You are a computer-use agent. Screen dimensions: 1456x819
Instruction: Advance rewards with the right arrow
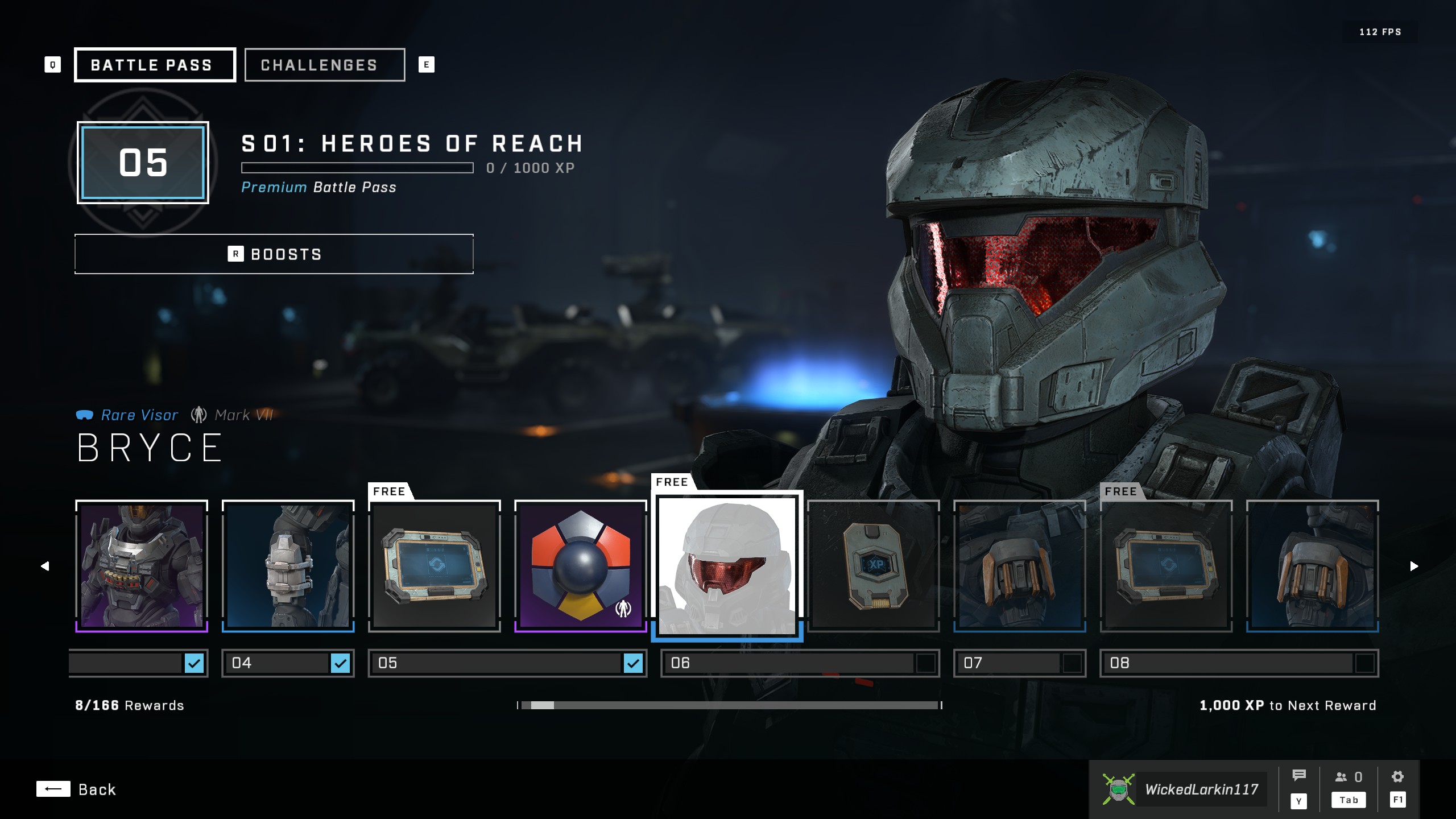pyautogui.click(x=1414, y=566)
